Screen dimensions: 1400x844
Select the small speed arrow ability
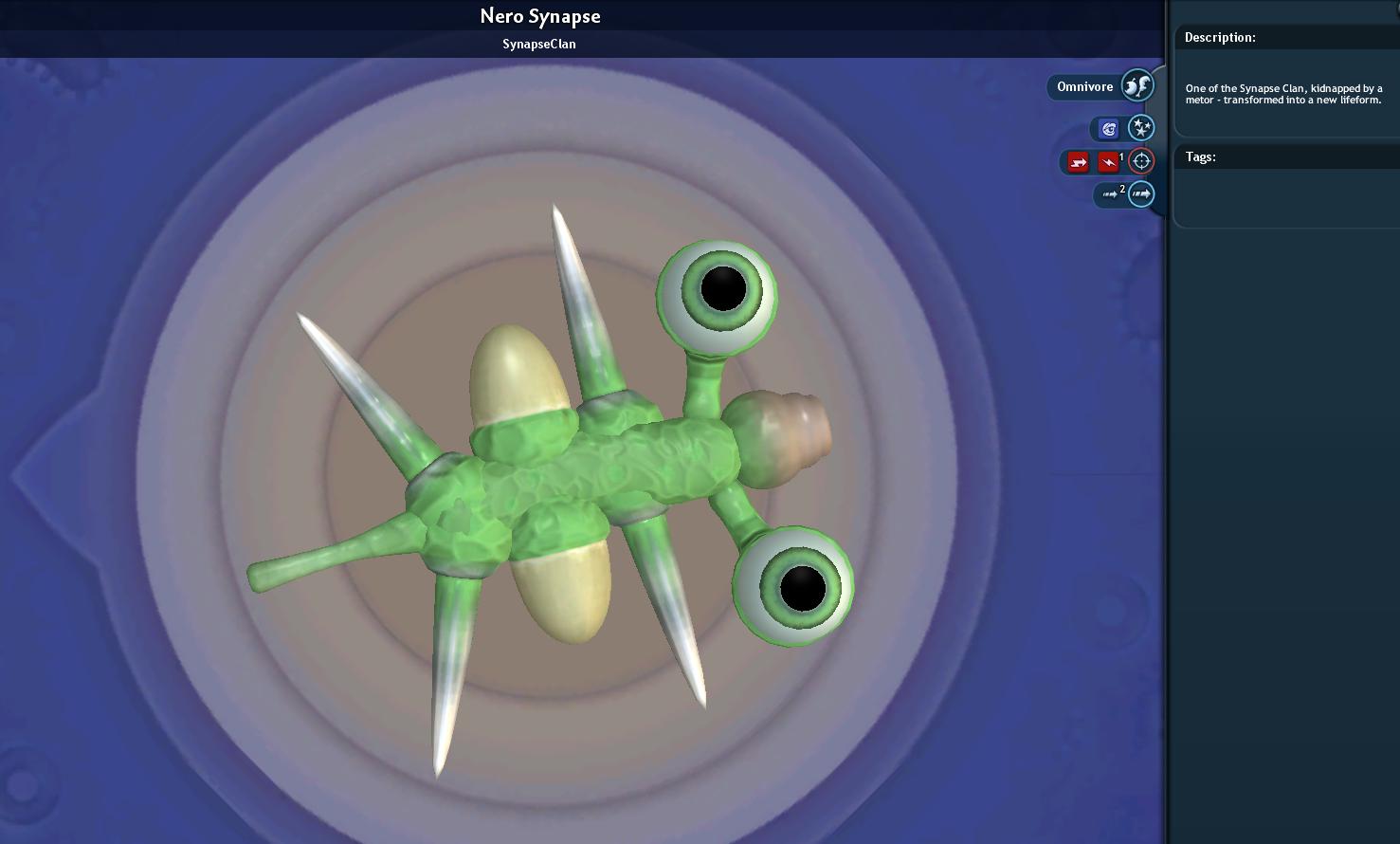pyautogui.click(x=1110, y=194)
